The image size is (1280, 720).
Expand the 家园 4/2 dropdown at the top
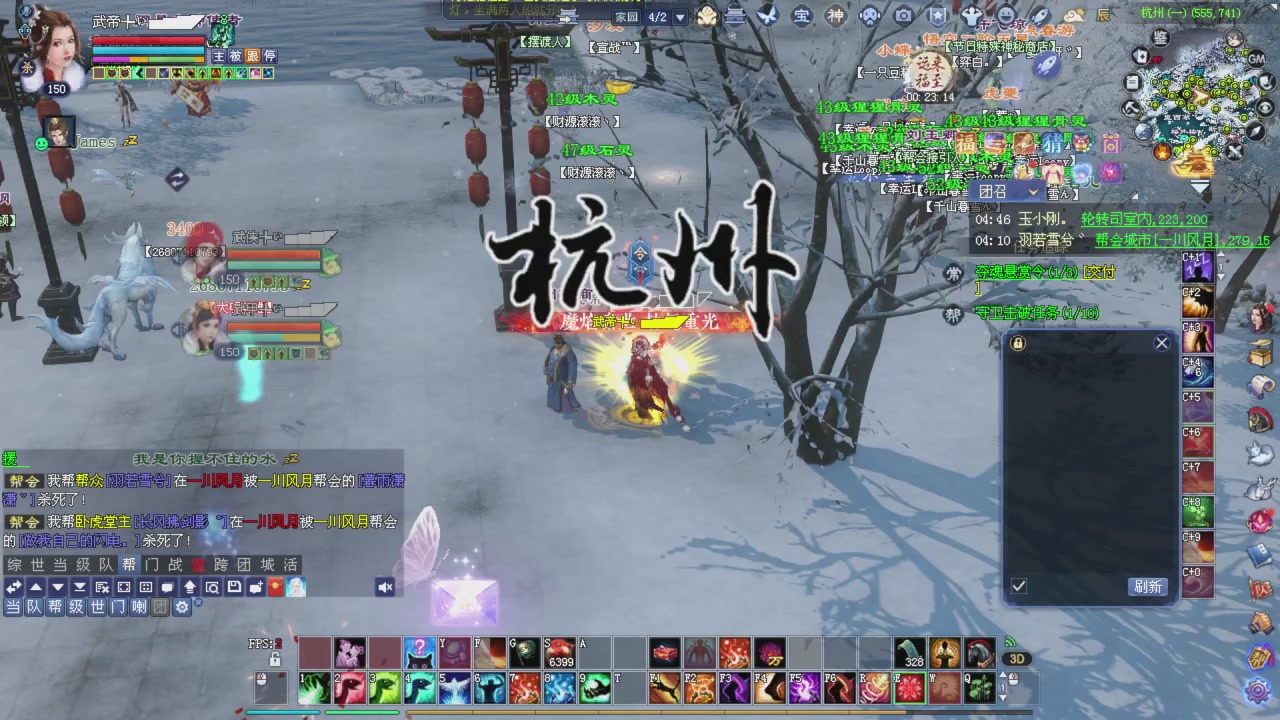[679, 16]
